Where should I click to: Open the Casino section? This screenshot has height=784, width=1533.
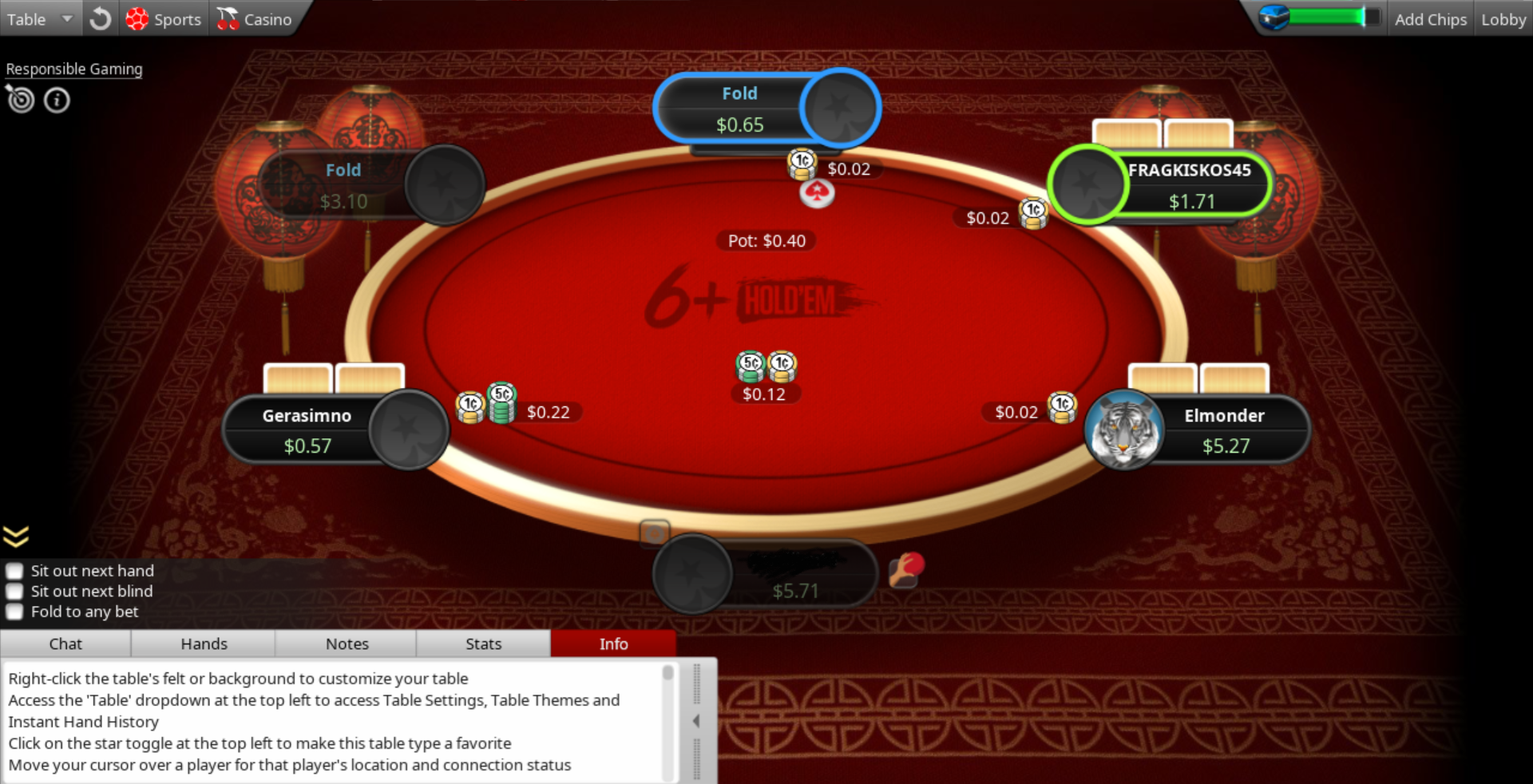pyautogui.click(x=255, y=19)
